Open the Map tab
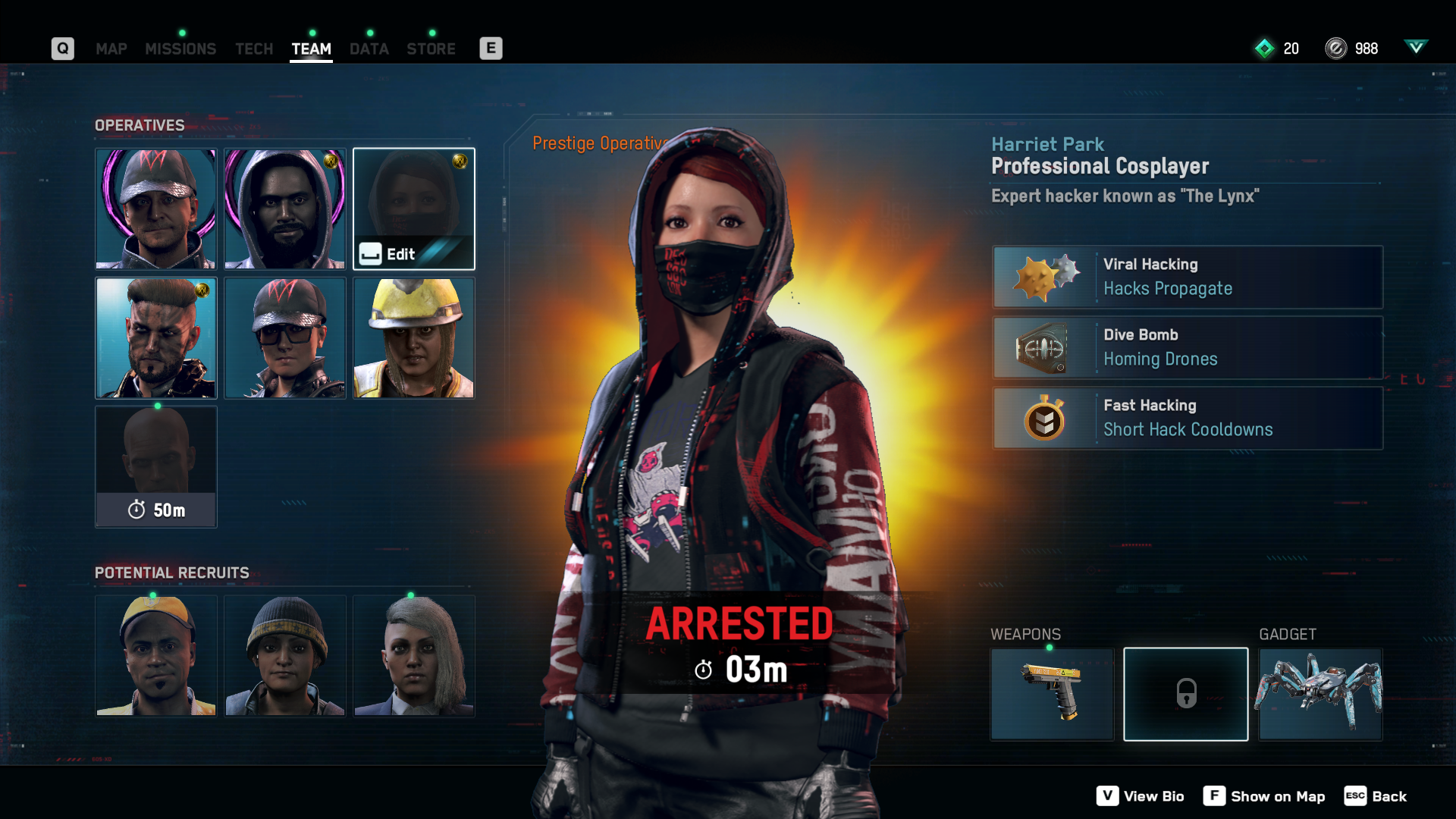 click(x=111, y=49)
